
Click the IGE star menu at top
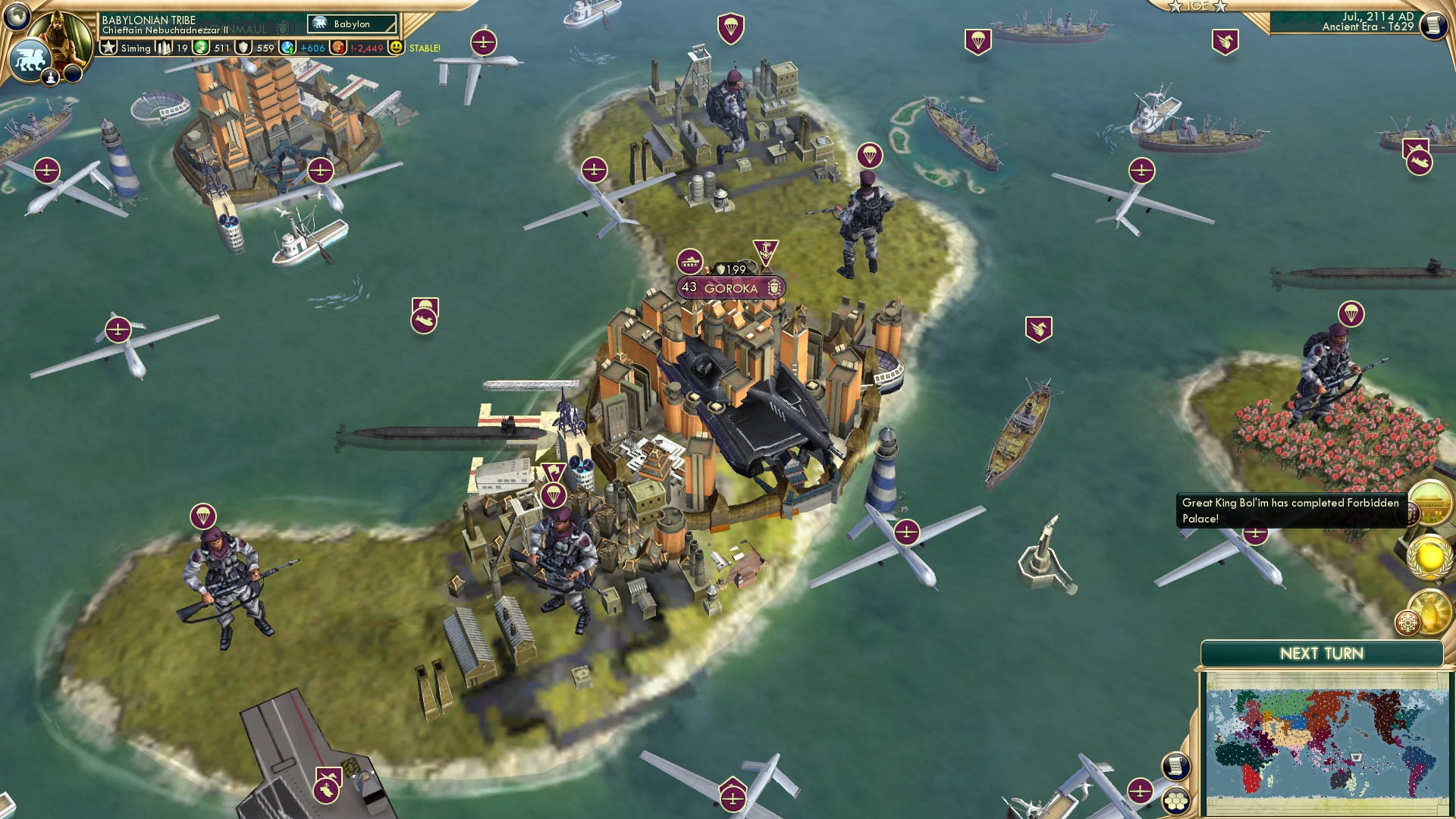tap(1198, 8)
